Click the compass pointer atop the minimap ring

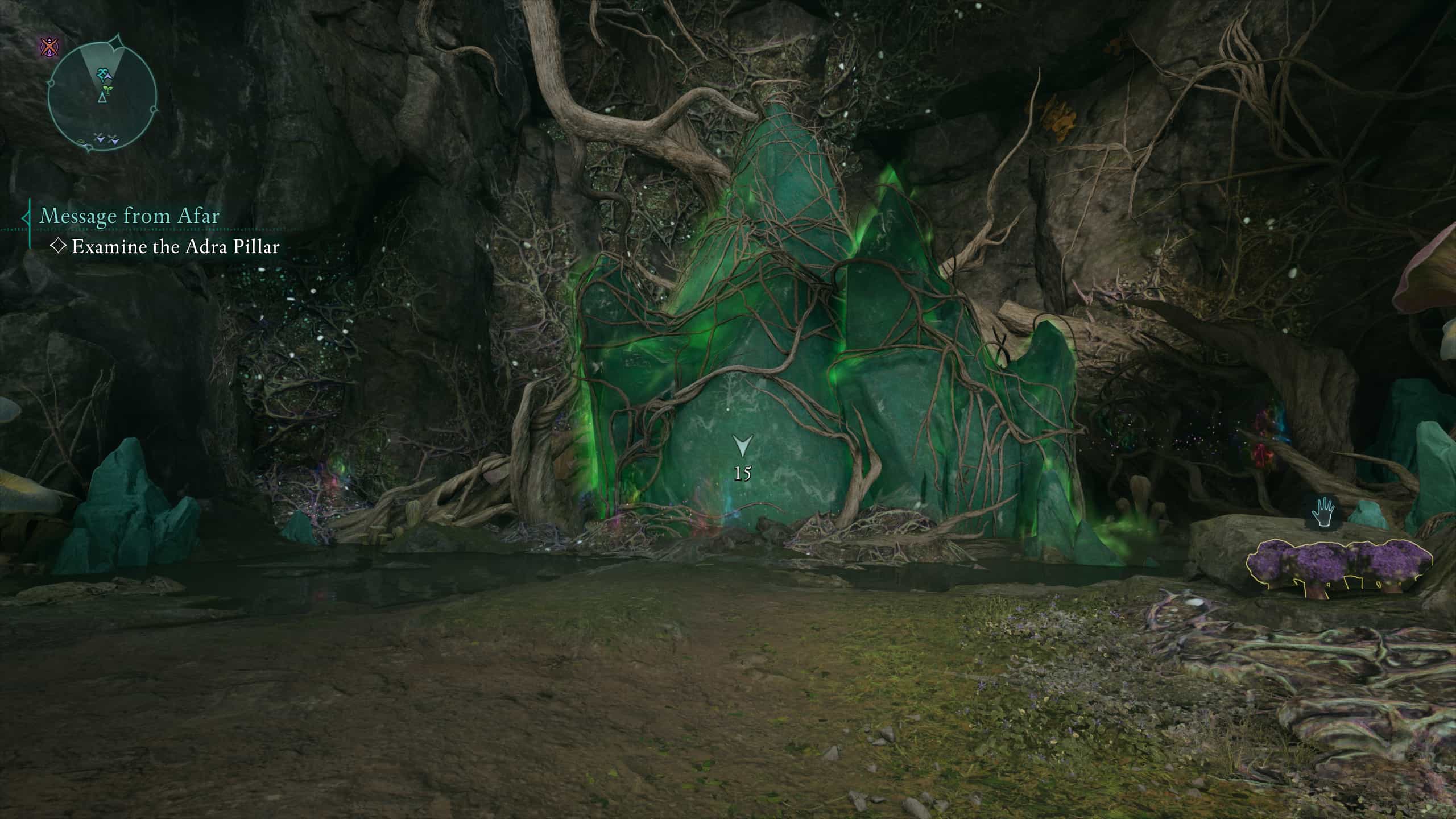coord(115,41)
